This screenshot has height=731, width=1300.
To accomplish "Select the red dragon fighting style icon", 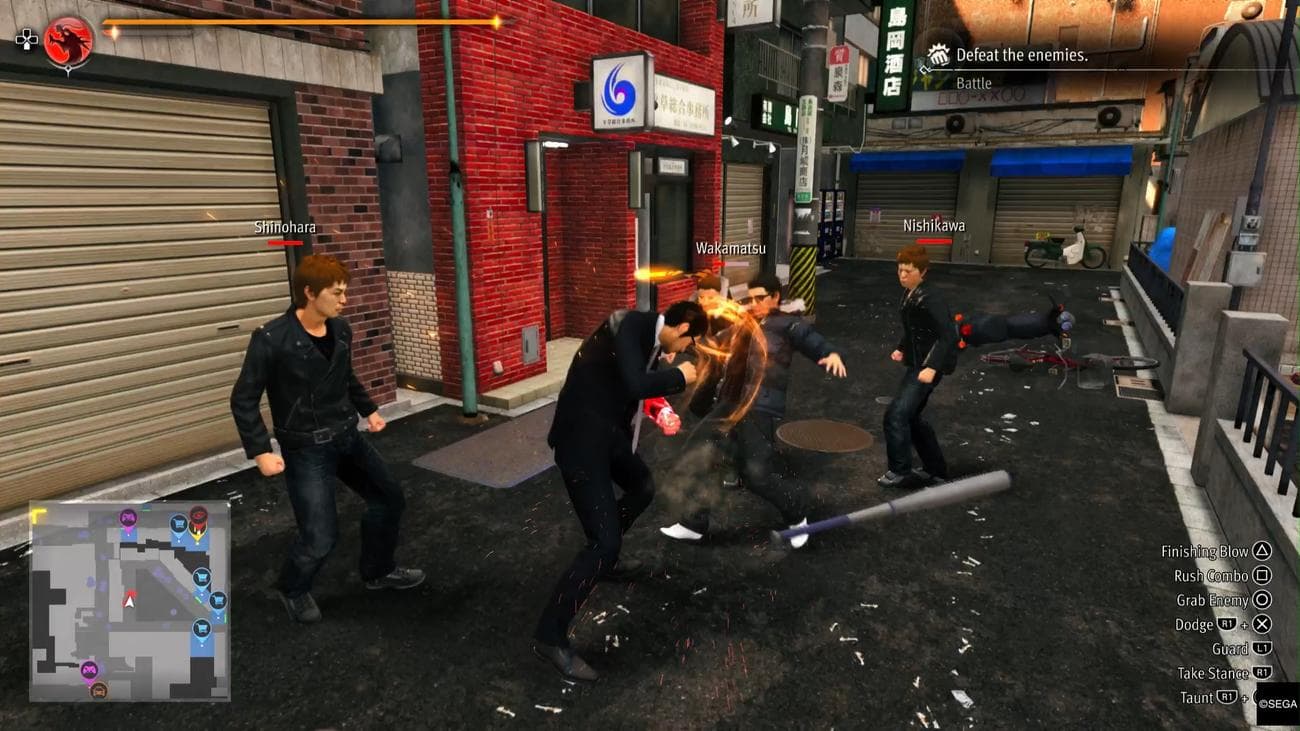I will [68, 42].
